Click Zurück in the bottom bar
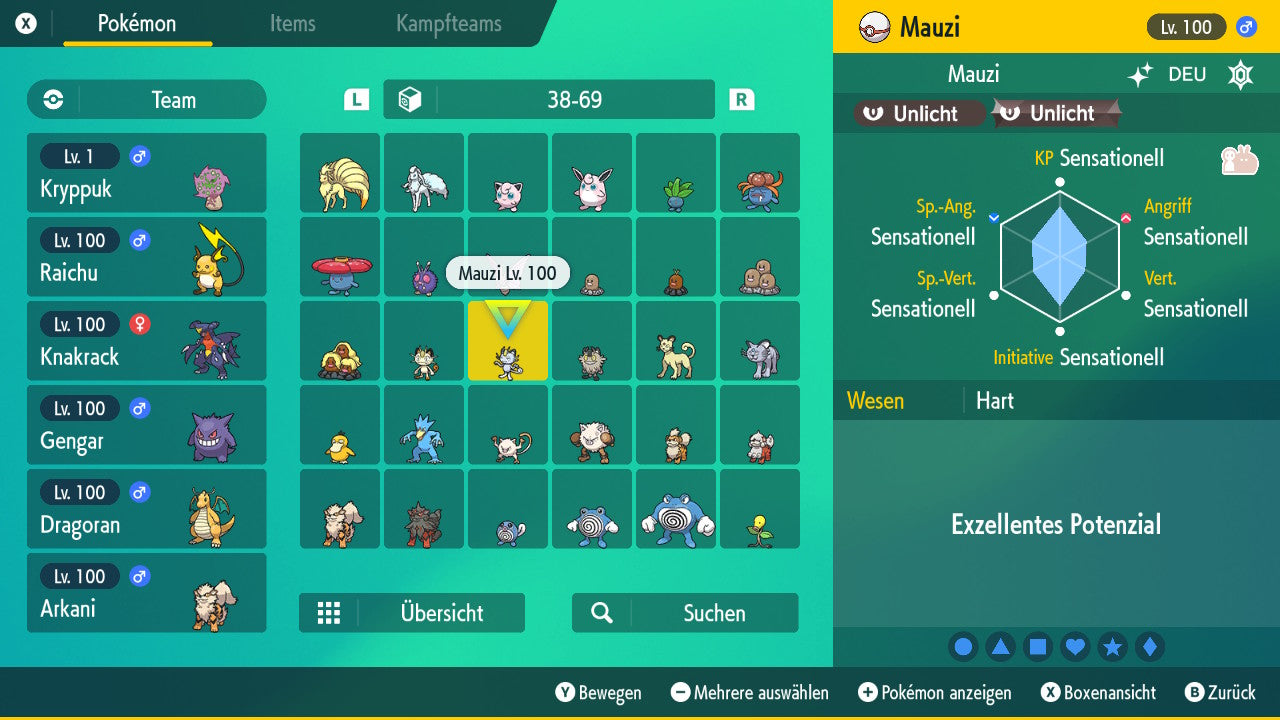Screen dimensions: 1280x720 point(1224,692)
